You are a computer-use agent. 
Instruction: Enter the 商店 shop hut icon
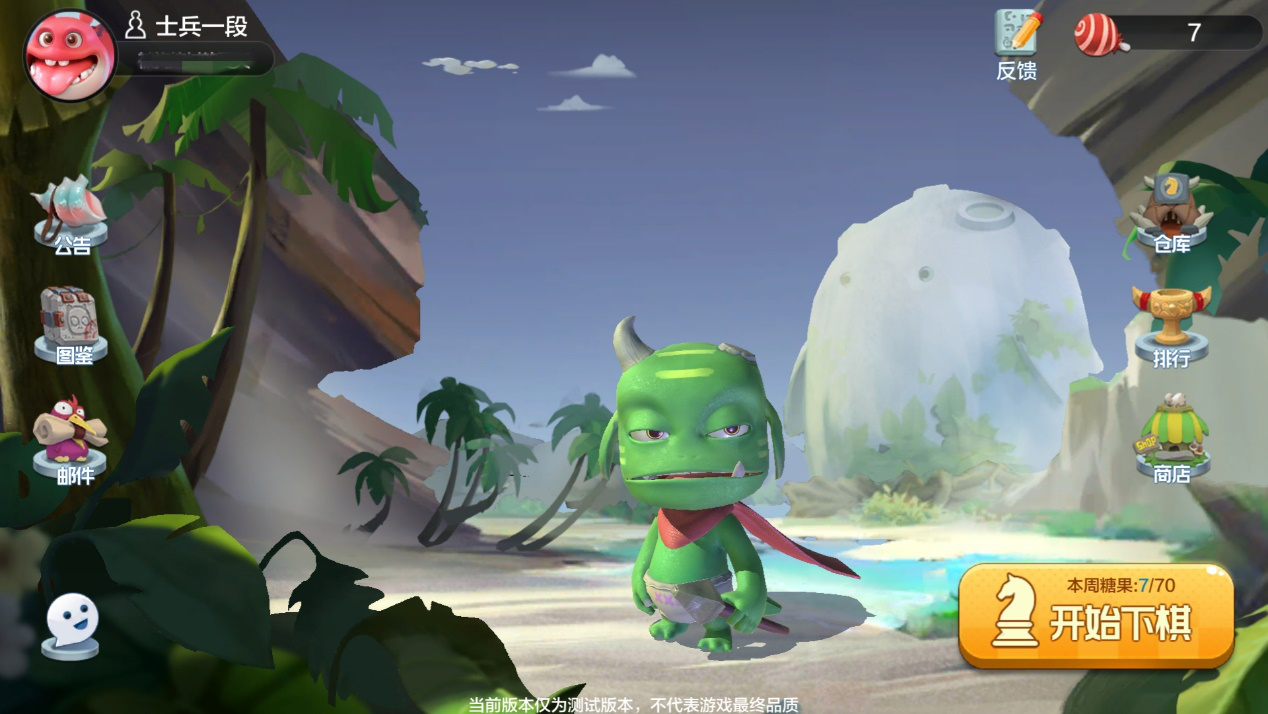(x=1171, y=438)
